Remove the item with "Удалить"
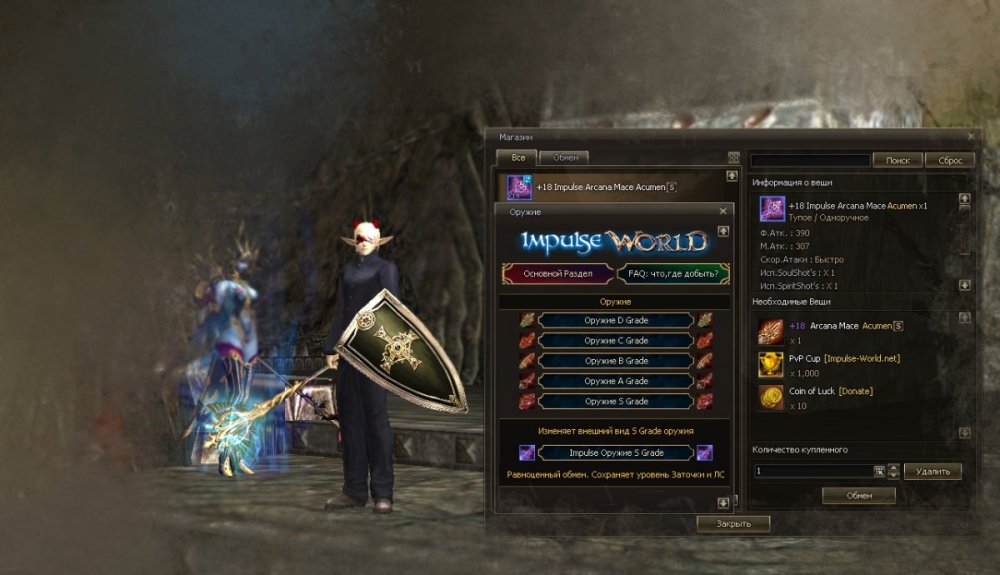The width and height of the screenshot is (1000, 575). 932,471
